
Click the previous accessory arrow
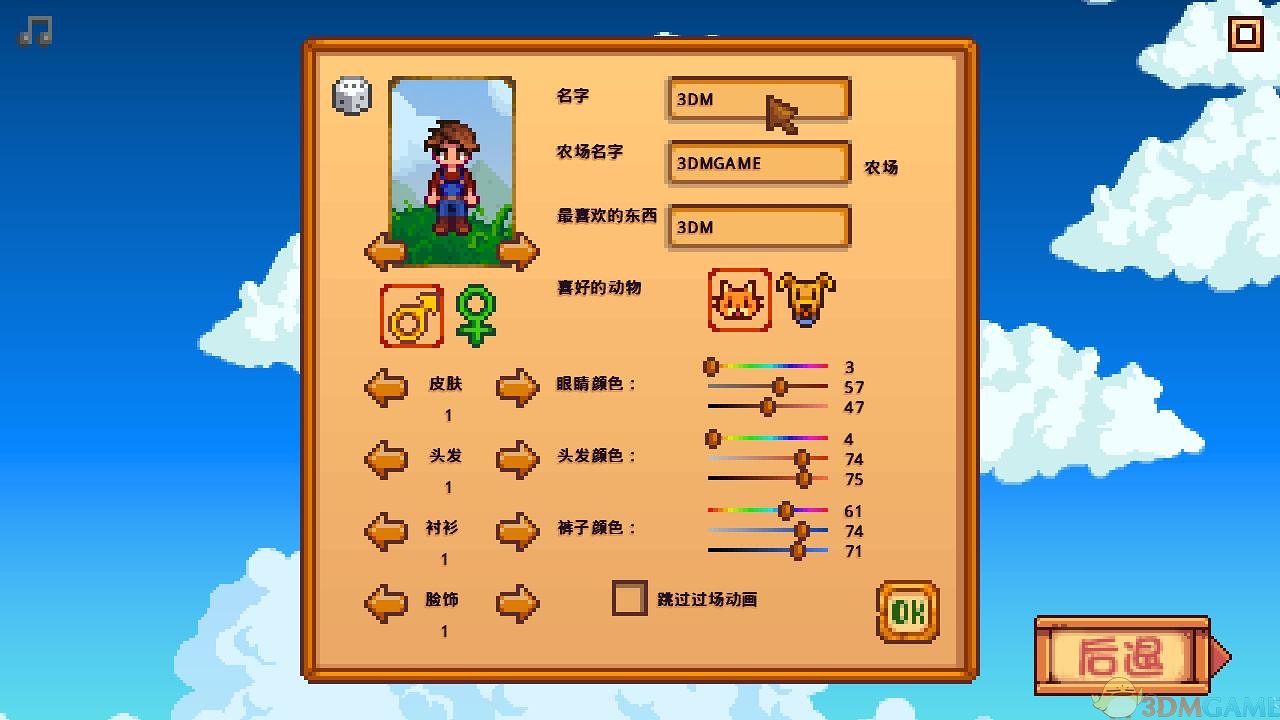point(385,602)
